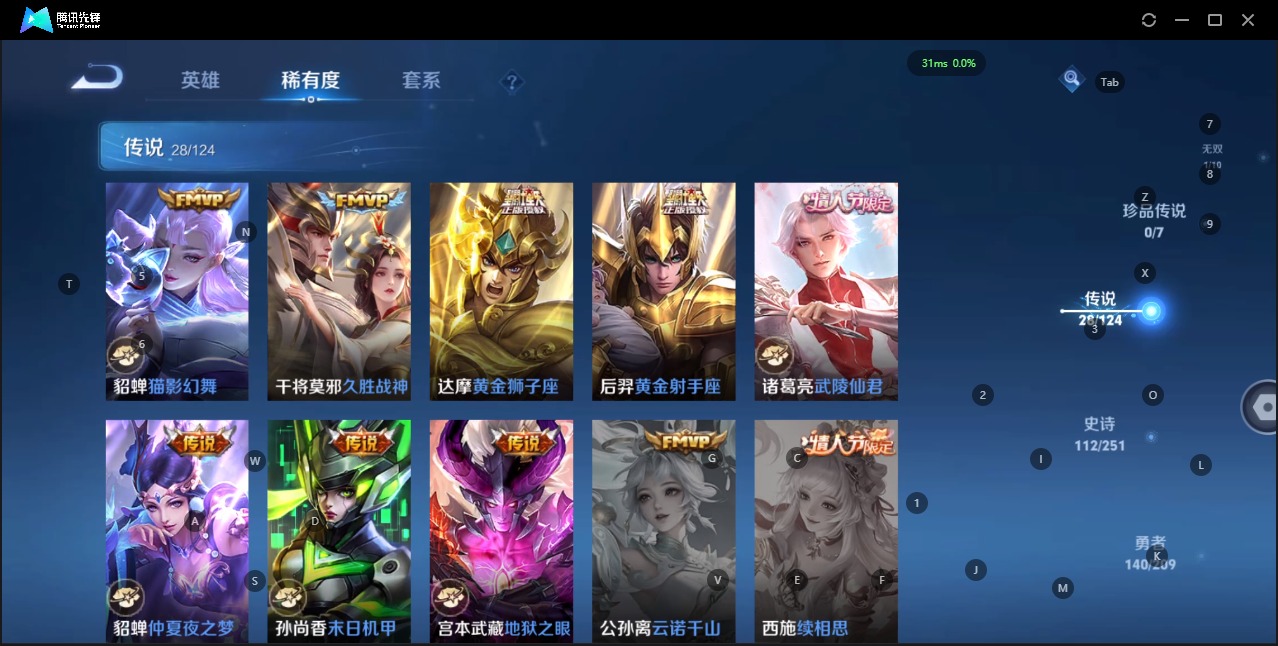Open 貂蝉 仲夏夜之梦 skin card
1278x646 pixels.
click(x=177, y=530)
